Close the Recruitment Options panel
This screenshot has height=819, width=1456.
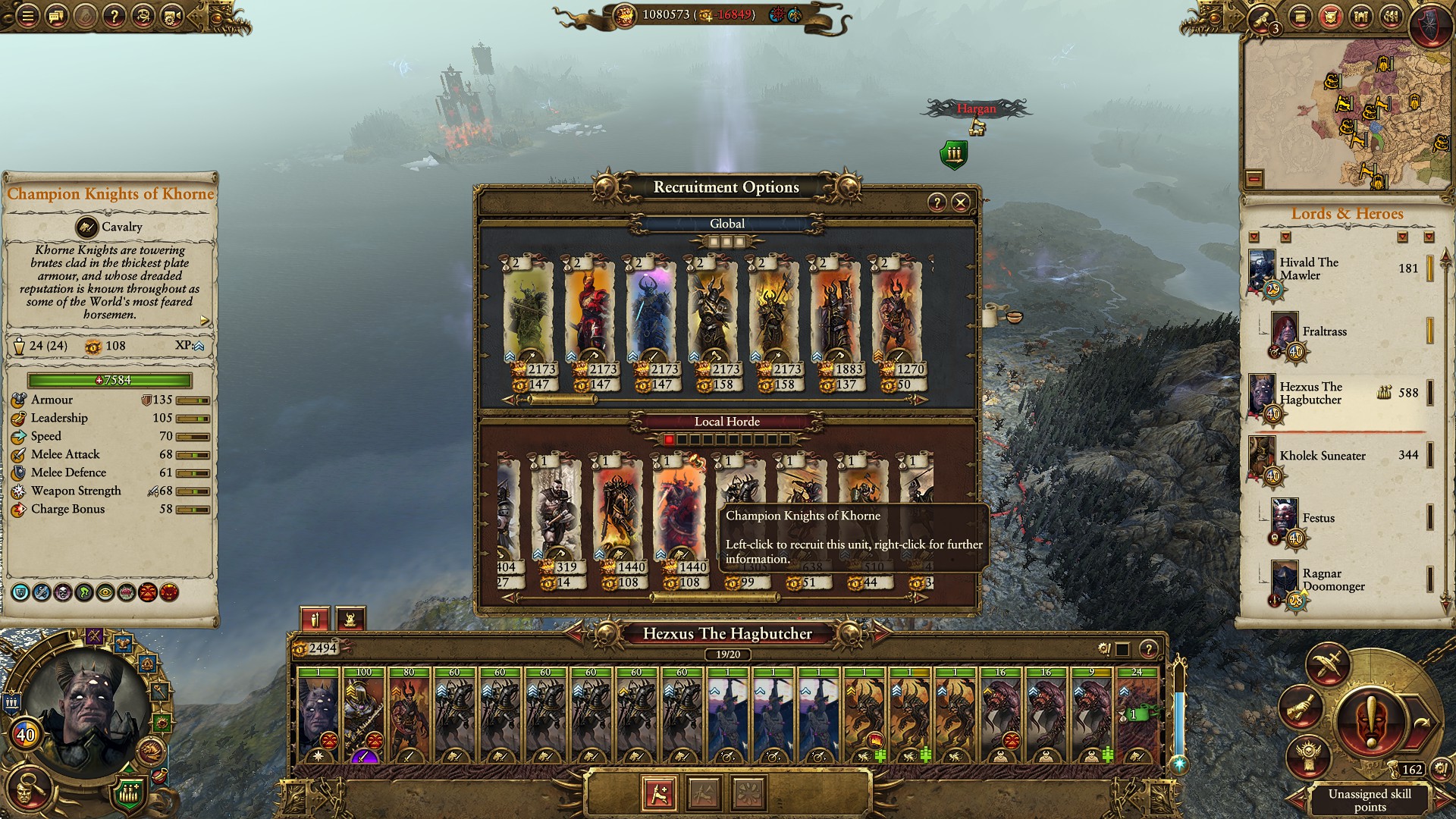coord(960,202)
